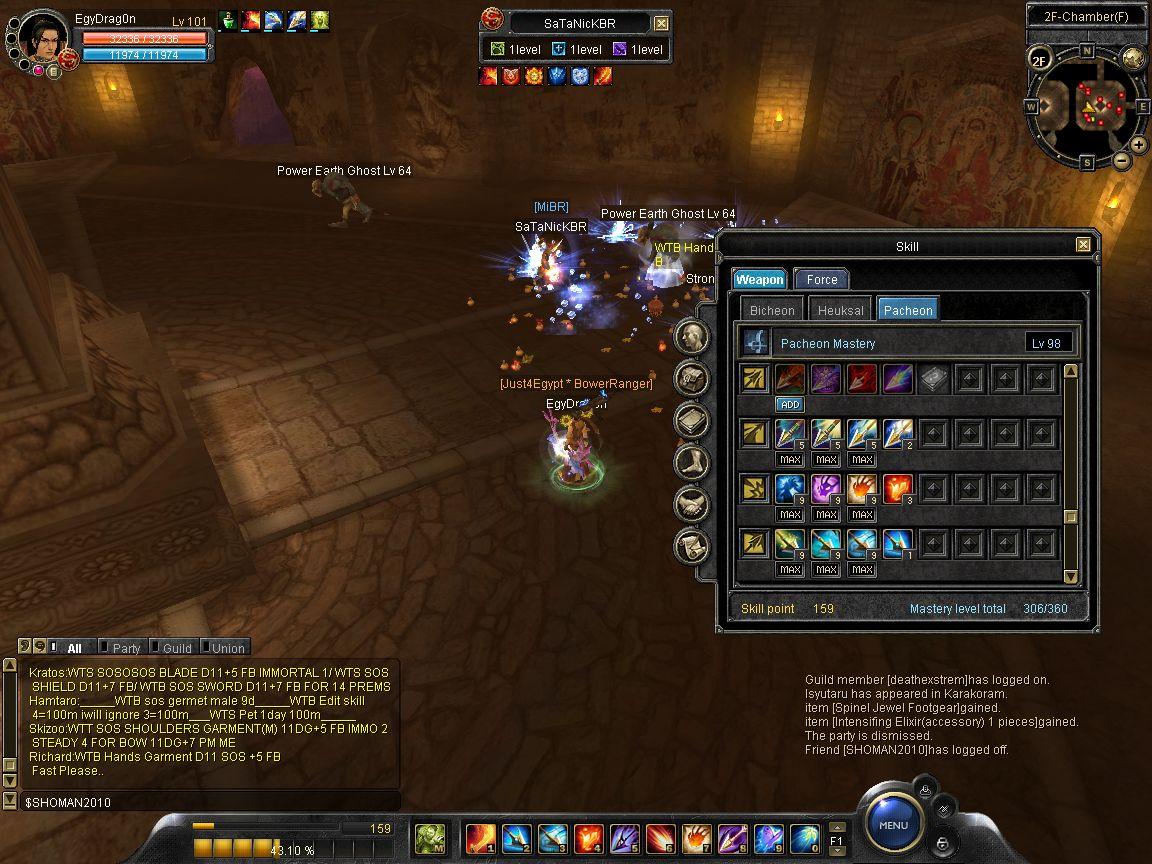Select the Weapon skill tab

[760, 279]
